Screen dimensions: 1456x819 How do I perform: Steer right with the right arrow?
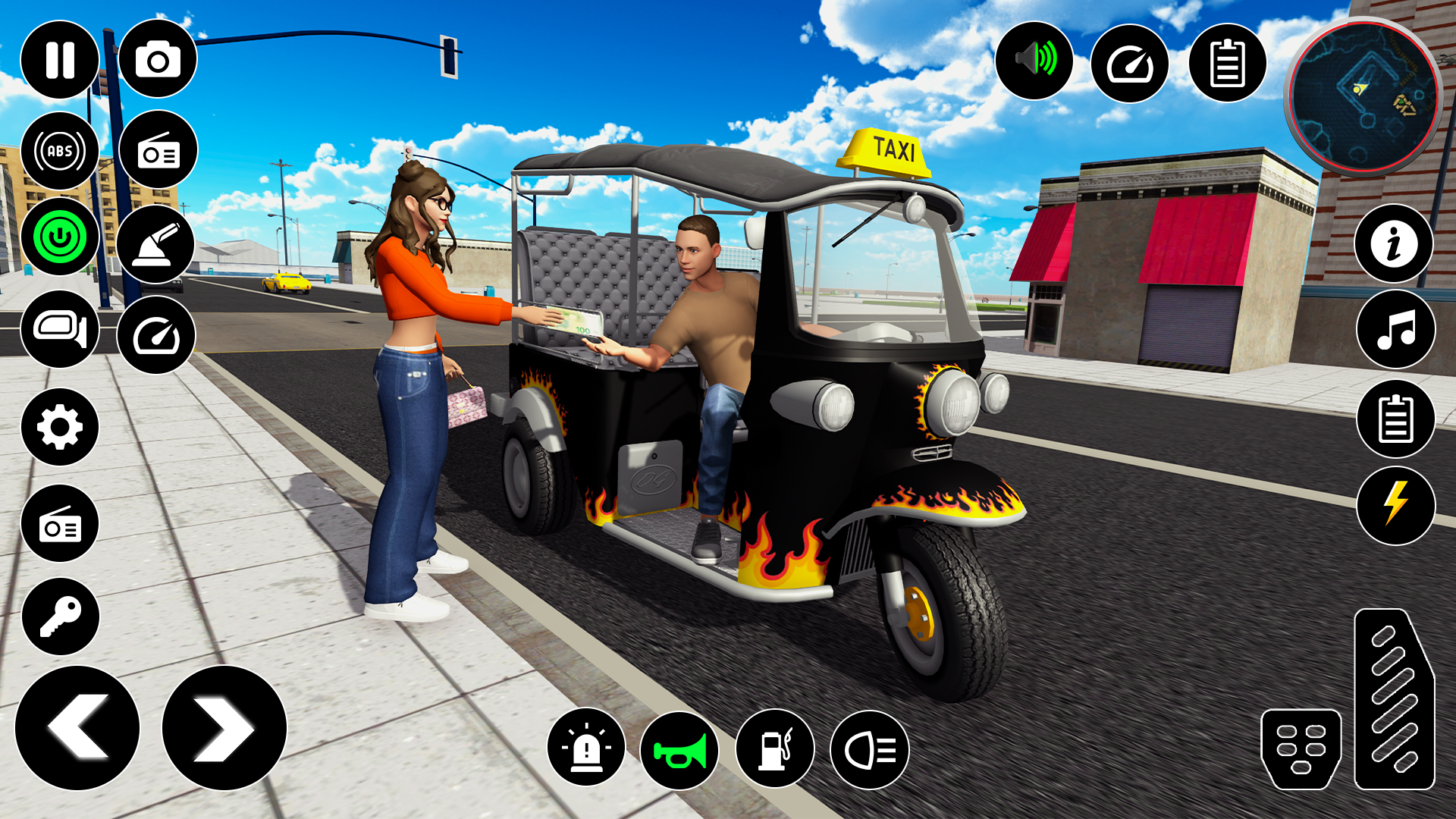(224, 728)
